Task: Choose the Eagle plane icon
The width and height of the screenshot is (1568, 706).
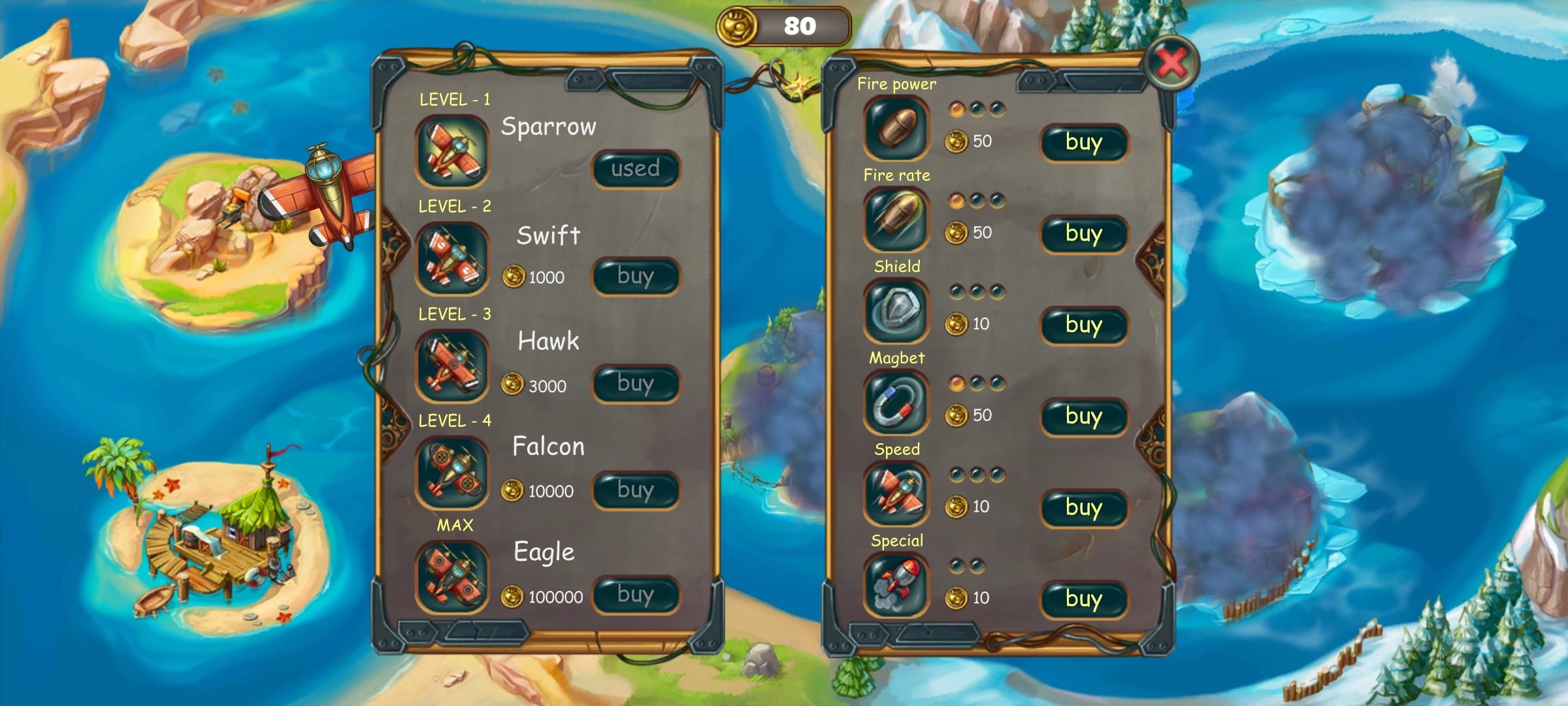Action: (x=452, y=577)
